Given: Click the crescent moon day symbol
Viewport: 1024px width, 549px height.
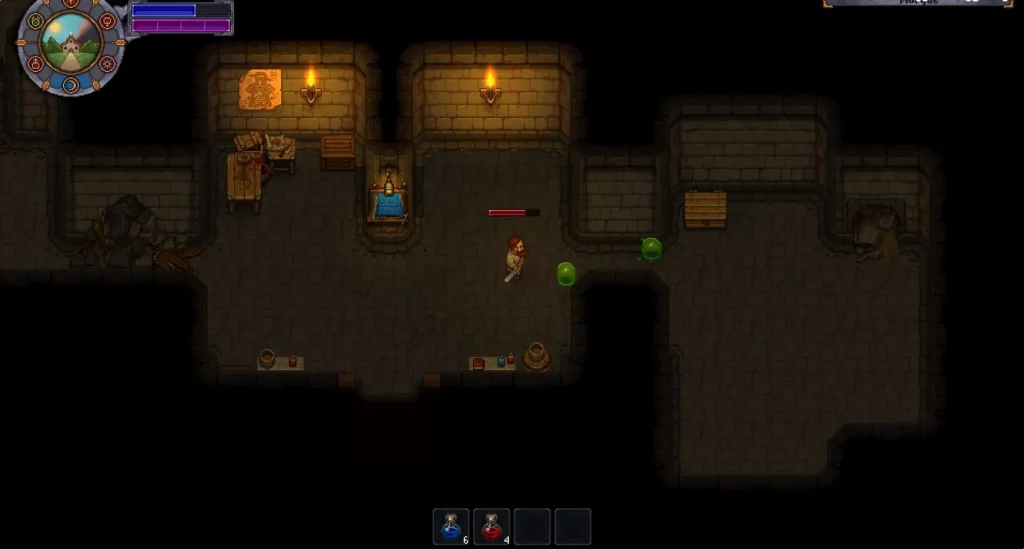Looking at the screenshot, I should 71,85.
